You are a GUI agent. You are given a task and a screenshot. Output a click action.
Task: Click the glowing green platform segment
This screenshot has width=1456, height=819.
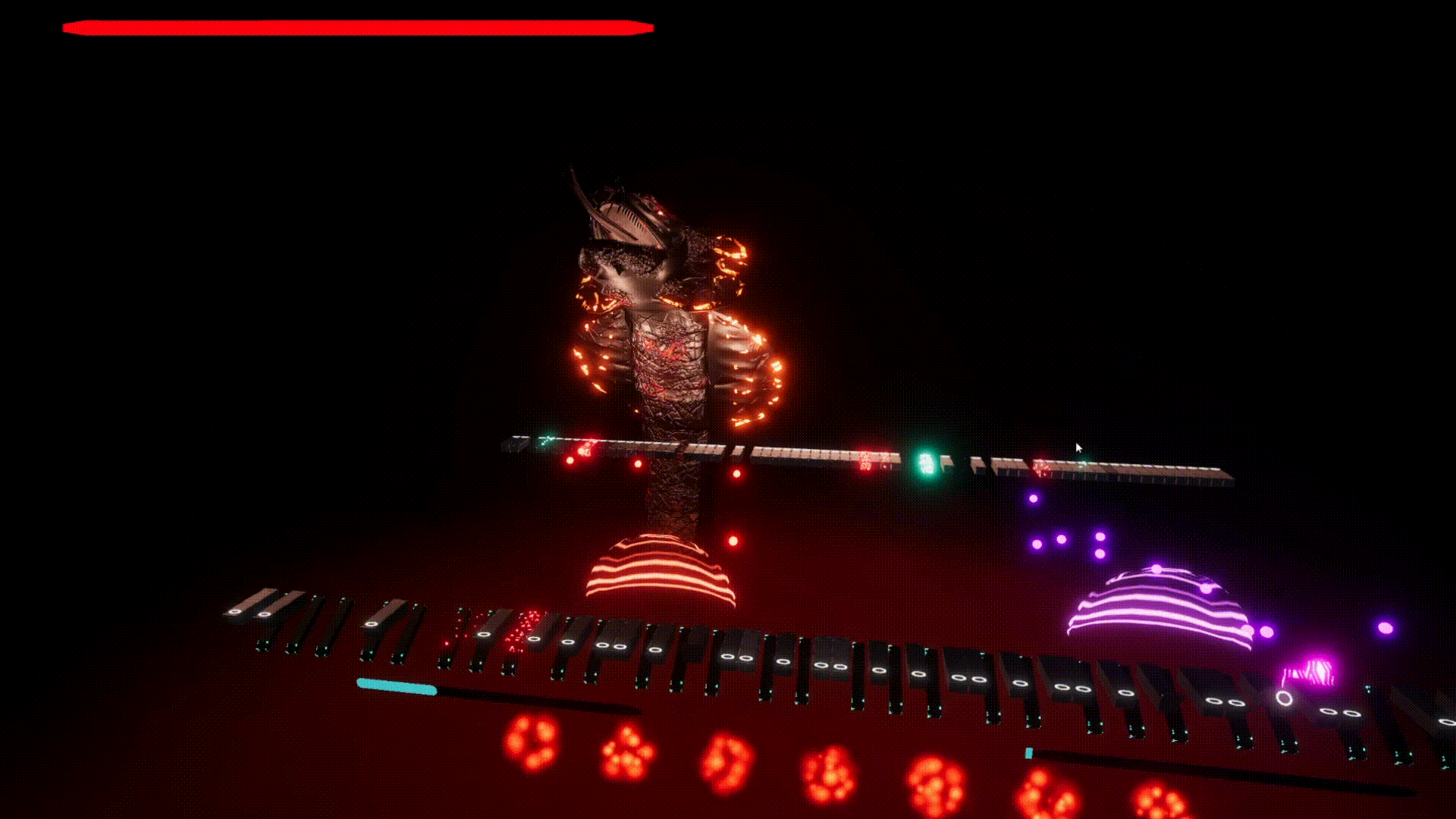tap(927, 461)
